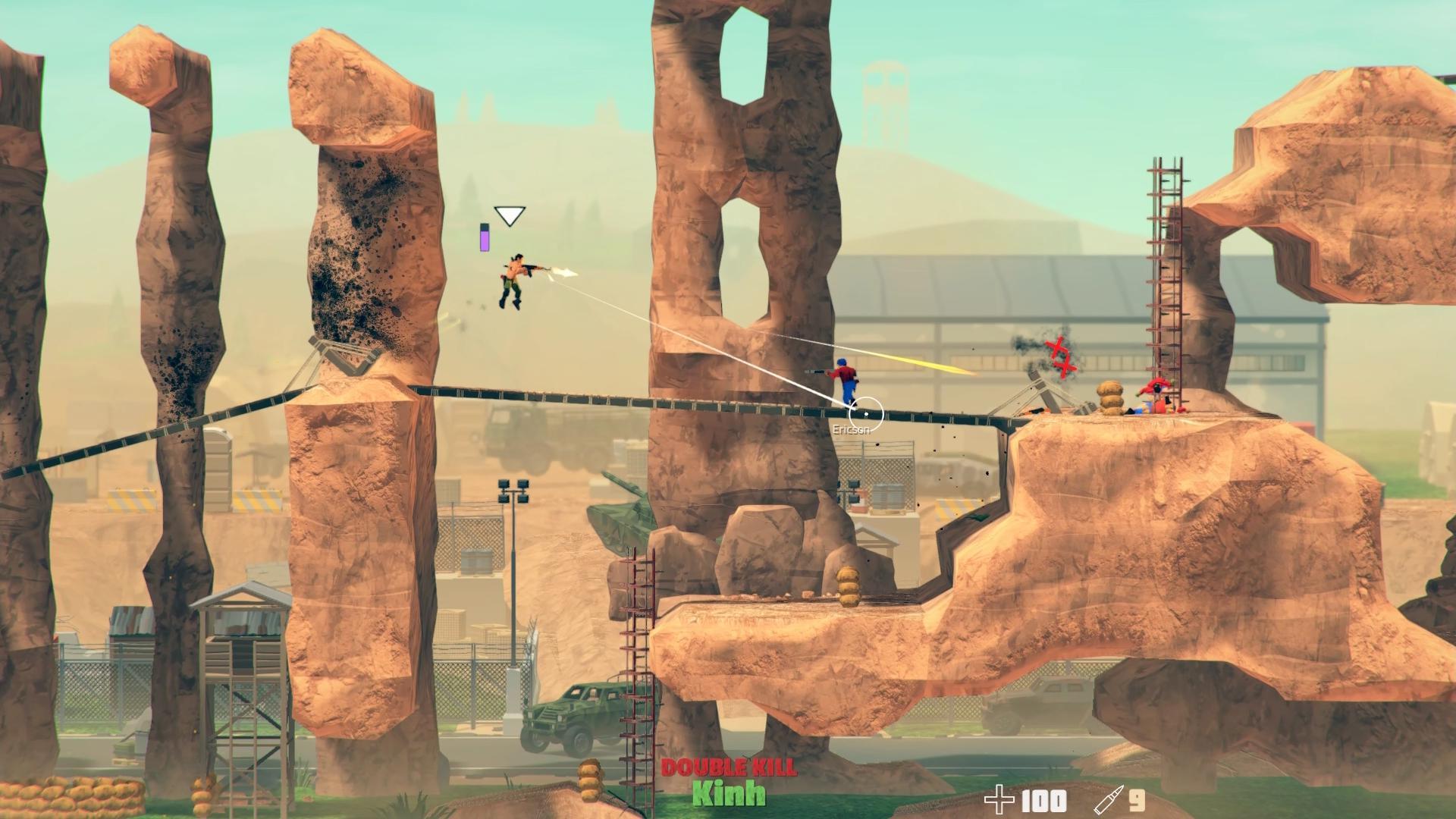Click the health value showing 100

tap(1043, 801)
